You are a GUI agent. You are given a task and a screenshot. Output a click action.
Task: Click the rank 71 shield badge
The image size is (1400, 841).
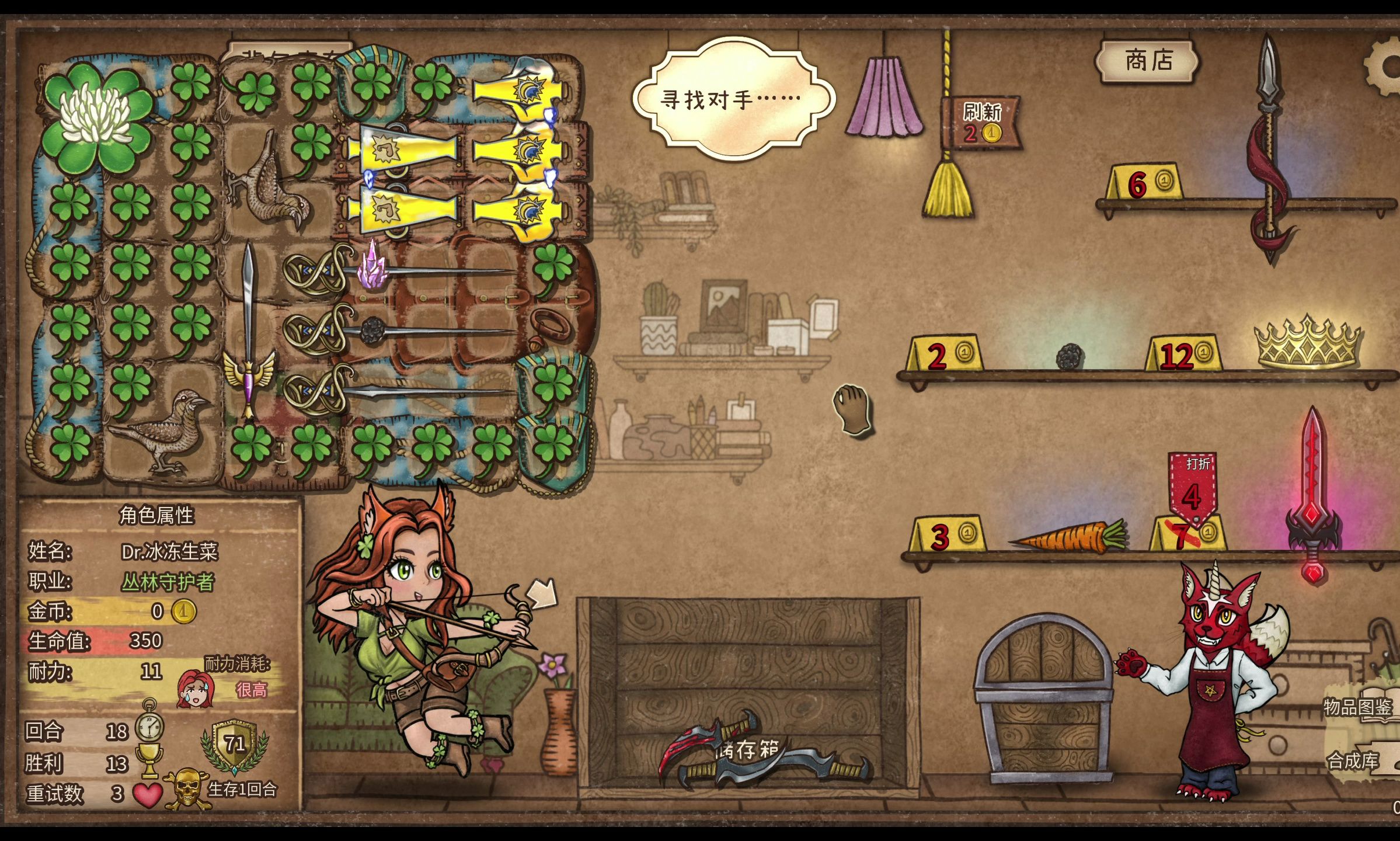[235, 745]
